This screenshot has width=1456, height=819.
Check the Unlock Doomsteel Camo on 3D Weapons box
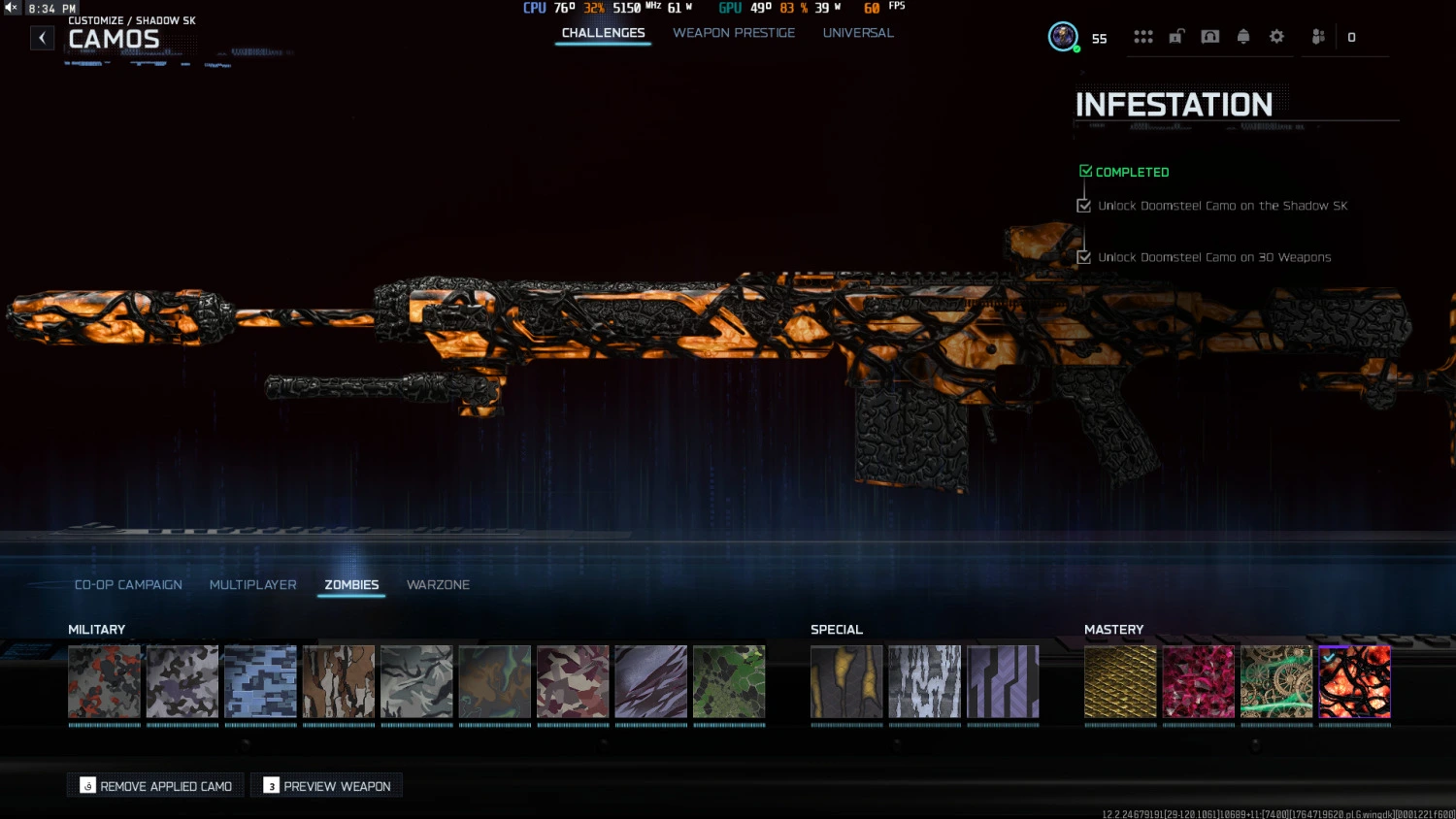tap(1084, 257)
